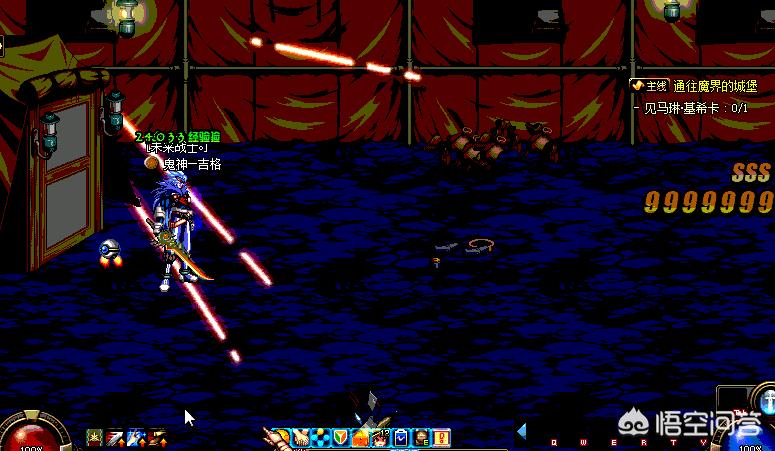Click the brown face icon marked E
775x451 pixels.
coord(421,438)
